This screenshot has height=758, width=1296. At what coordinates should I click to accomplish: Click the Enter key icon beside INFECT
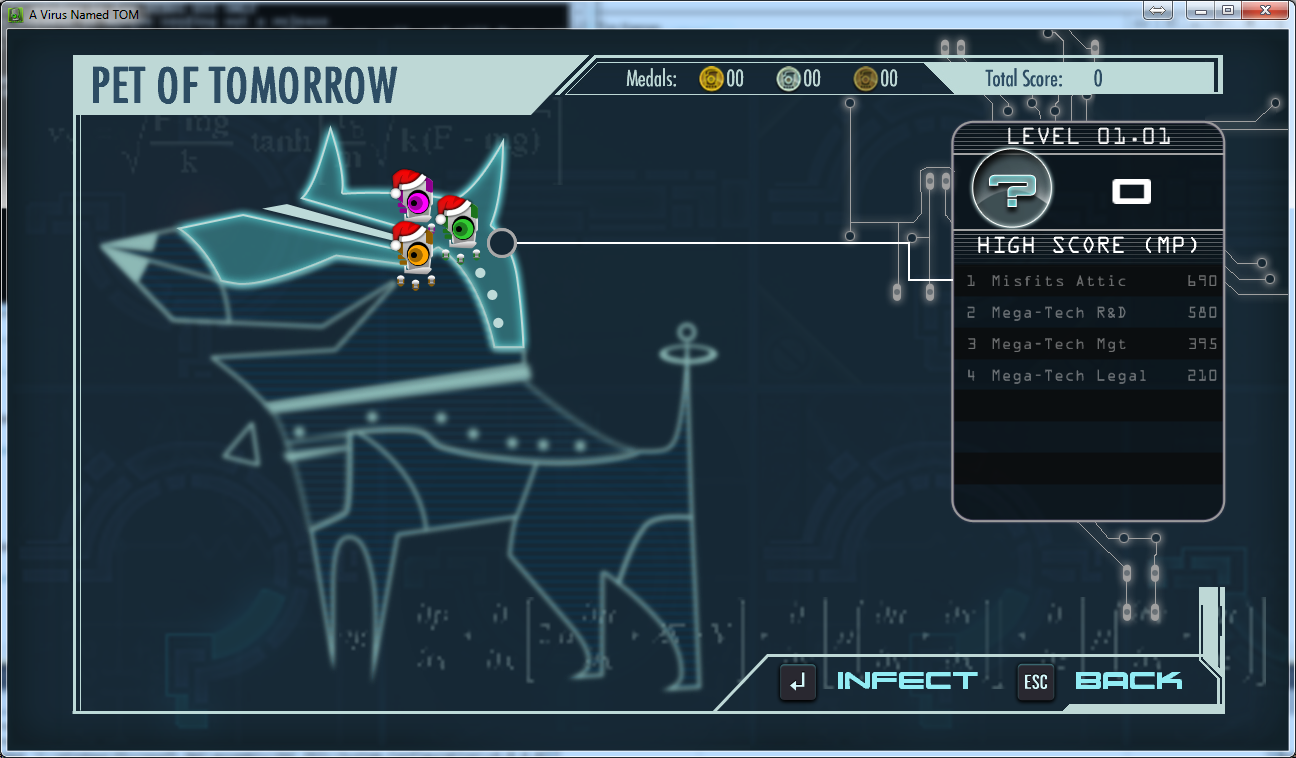[x=797, y=682]
